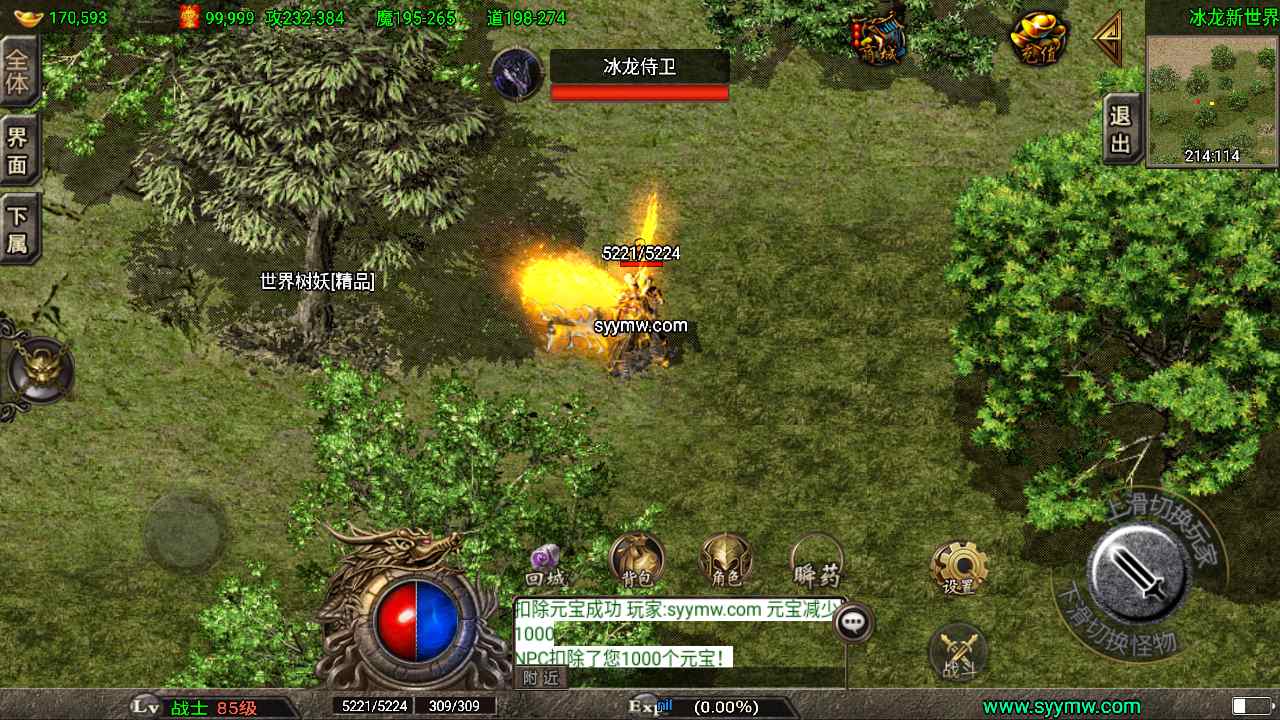Open the 角色 character sheet
1280x720 pixels.
click(x=726, y=560)
